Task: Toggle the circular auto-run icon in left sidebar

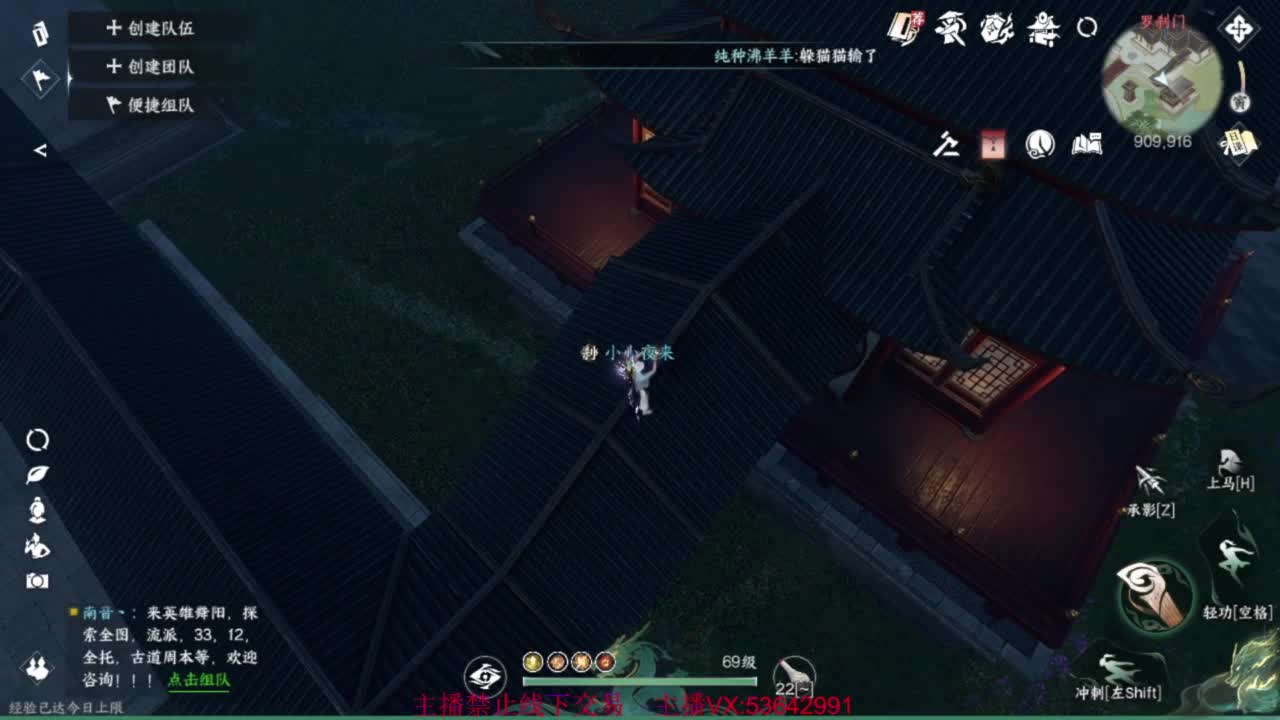Action: point(38,442)
